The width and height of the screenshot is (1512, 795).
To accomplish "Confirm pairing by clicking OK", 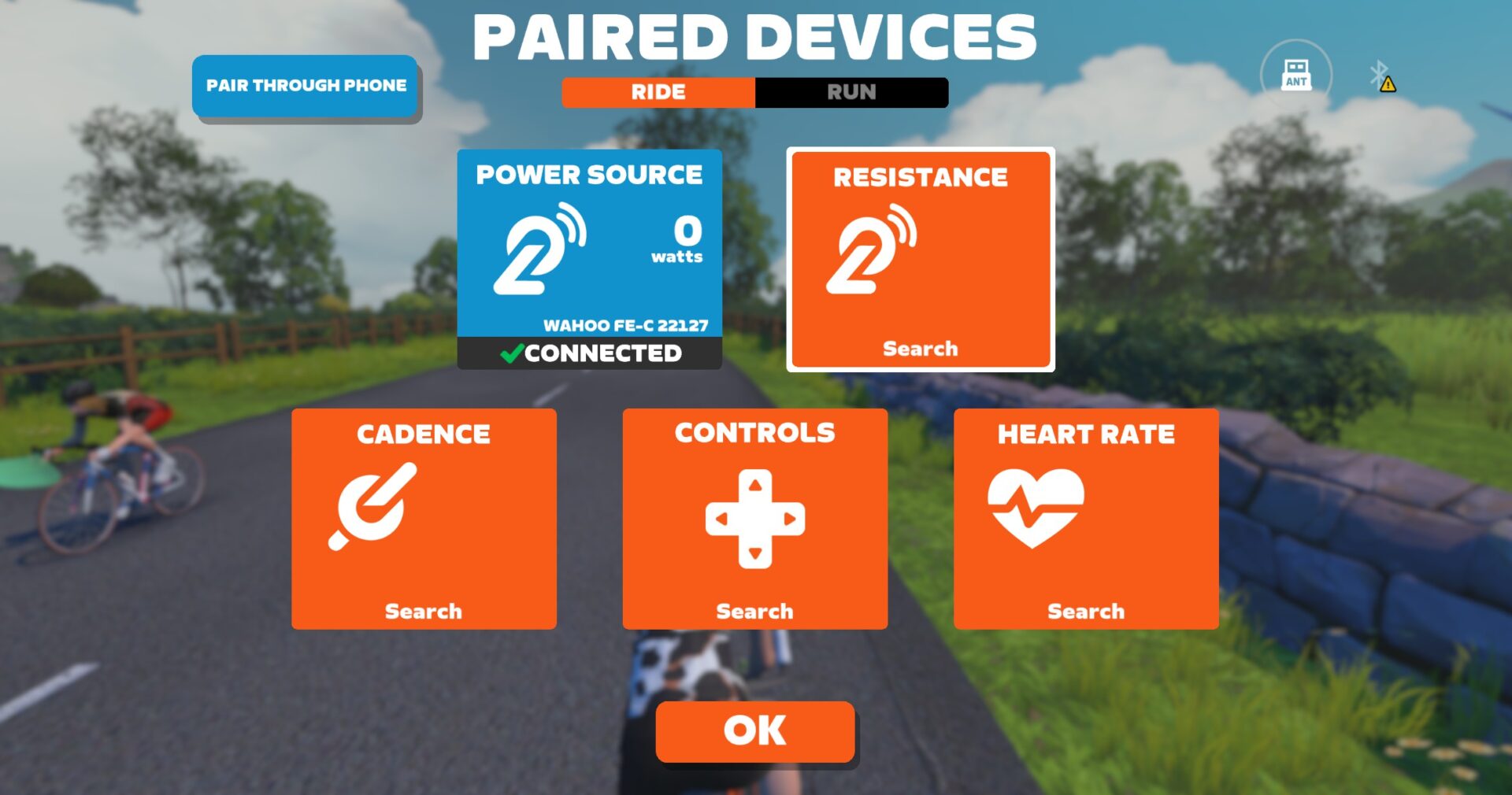I will (754, 730).
